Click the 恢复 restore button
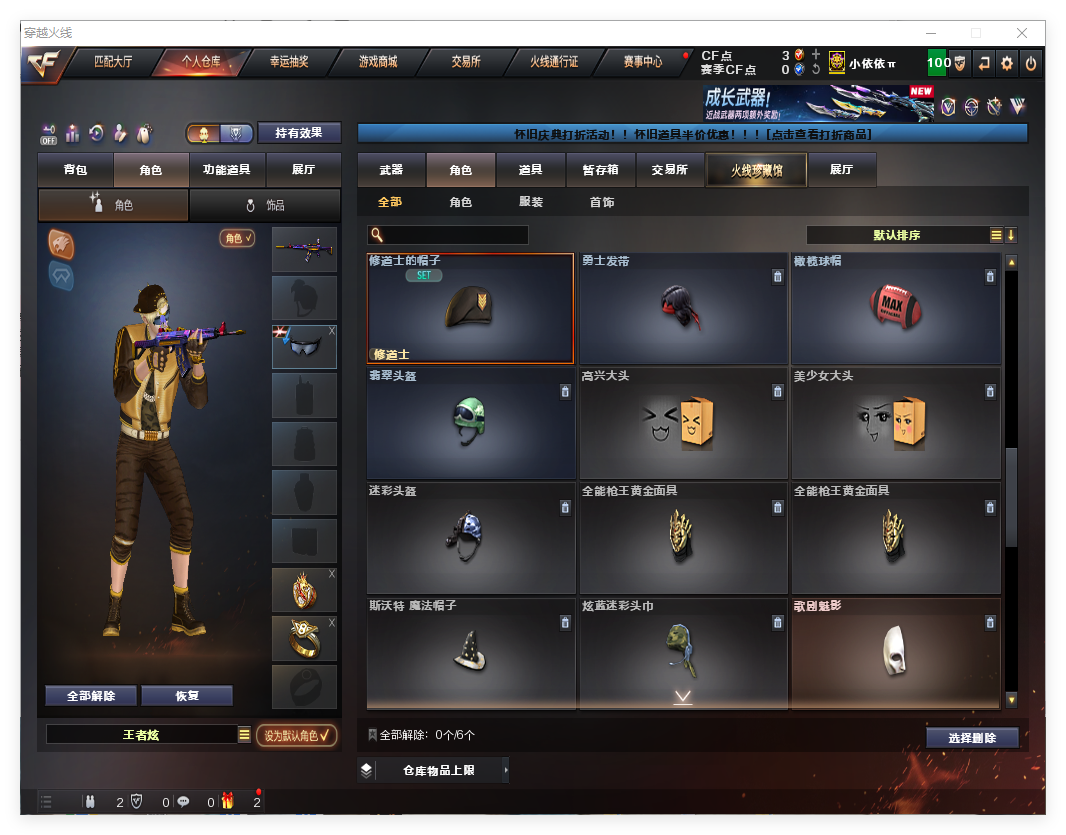This screenshot has width=1066, height=835. coord(187,696)
